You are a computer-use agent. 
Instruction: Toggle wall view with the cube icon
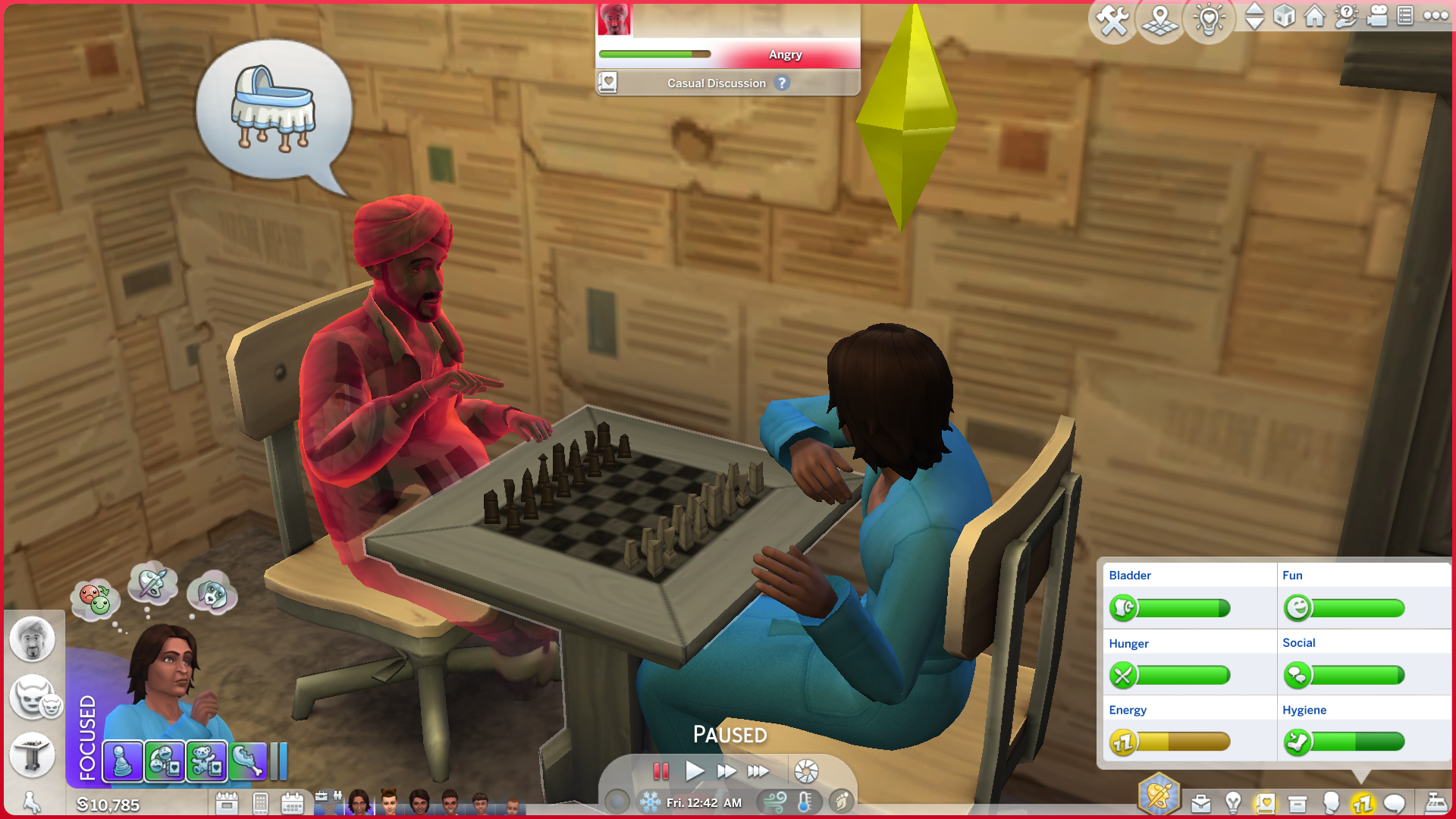click(x=1284, y=16)
